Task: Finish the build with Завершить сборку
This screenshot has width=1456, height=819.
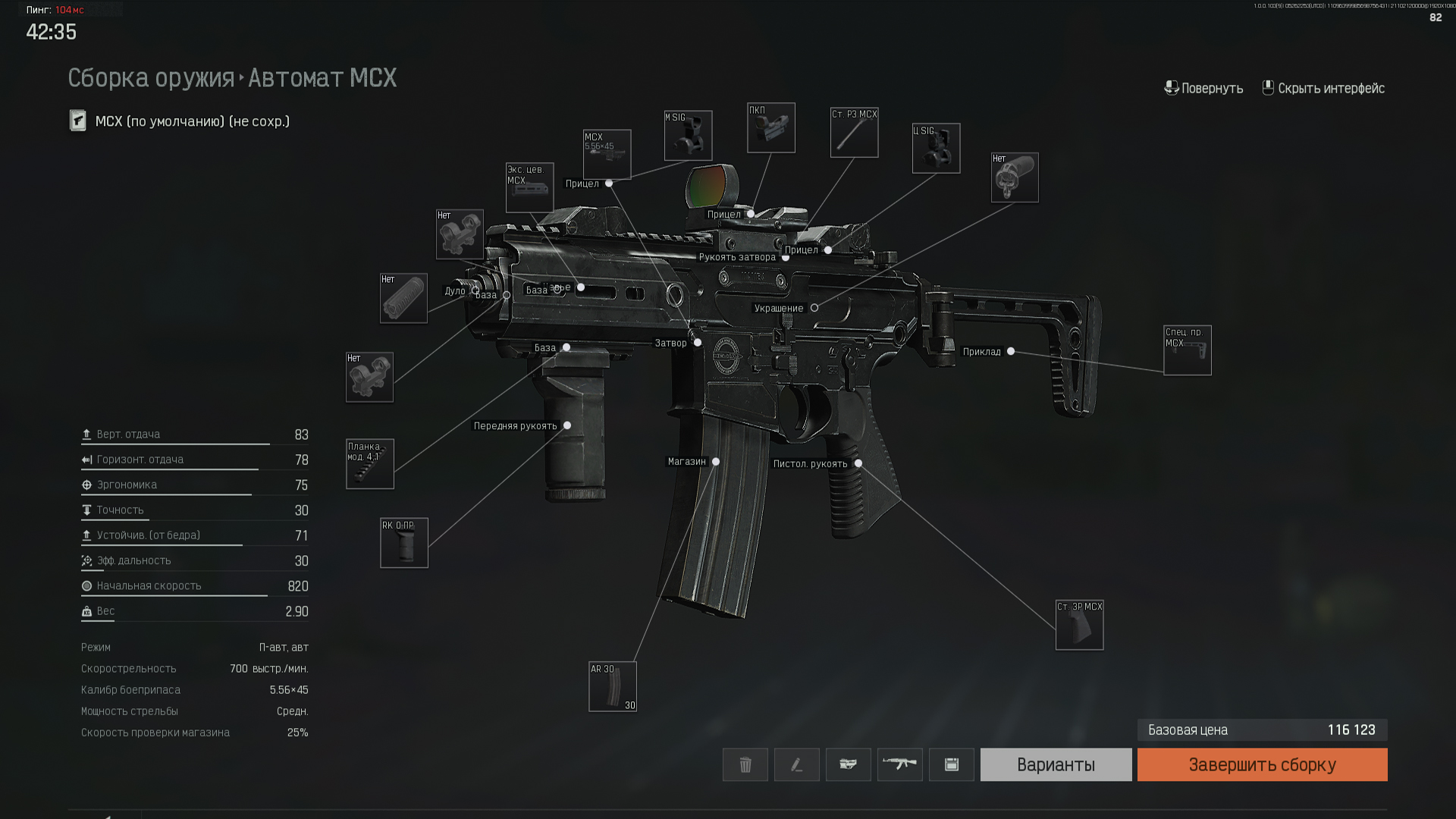Action: pos(1262,764)
